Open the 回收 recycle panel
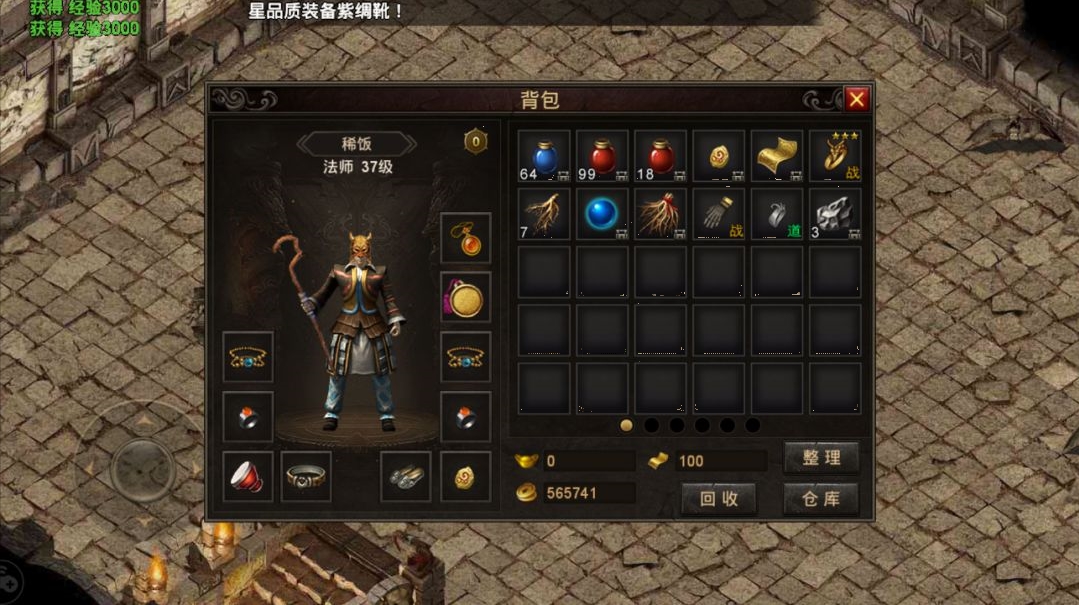The image size is (1079, 605). 719,498
